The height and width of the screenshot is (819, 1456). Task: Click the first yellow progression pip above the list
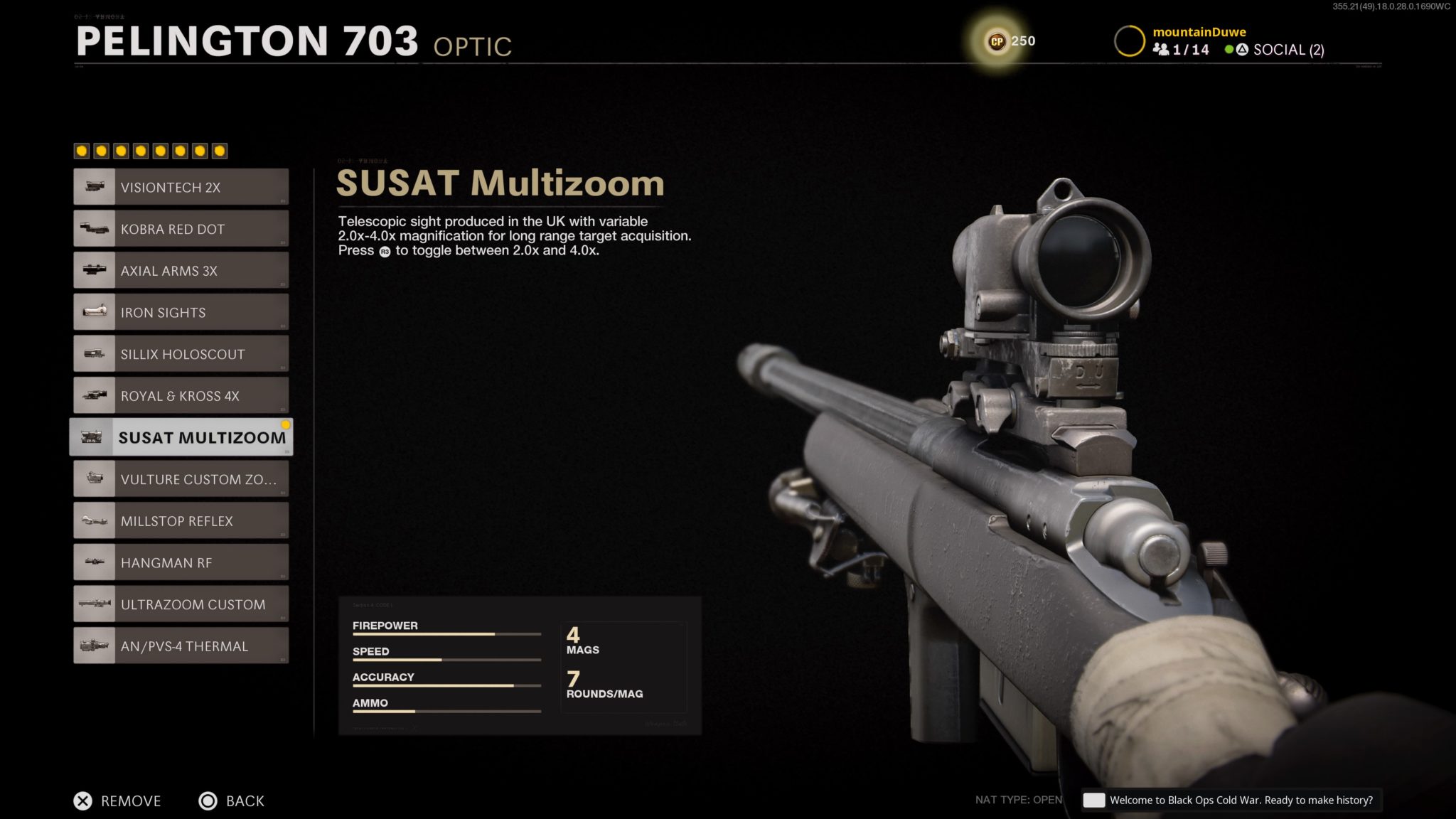coord(80,150)
